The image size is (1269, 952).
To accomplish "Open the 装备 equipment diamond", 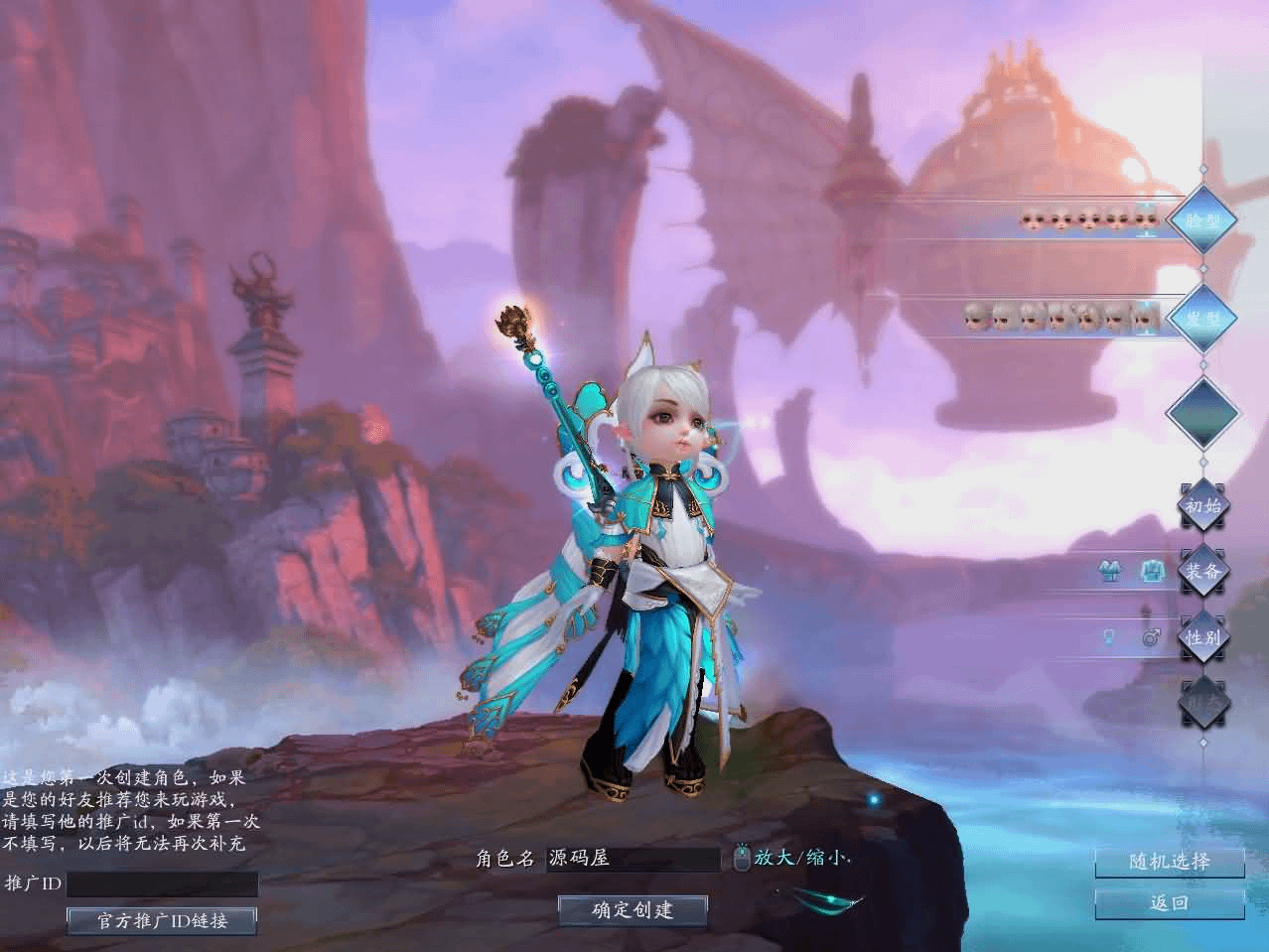I will tap(1202, 571).
